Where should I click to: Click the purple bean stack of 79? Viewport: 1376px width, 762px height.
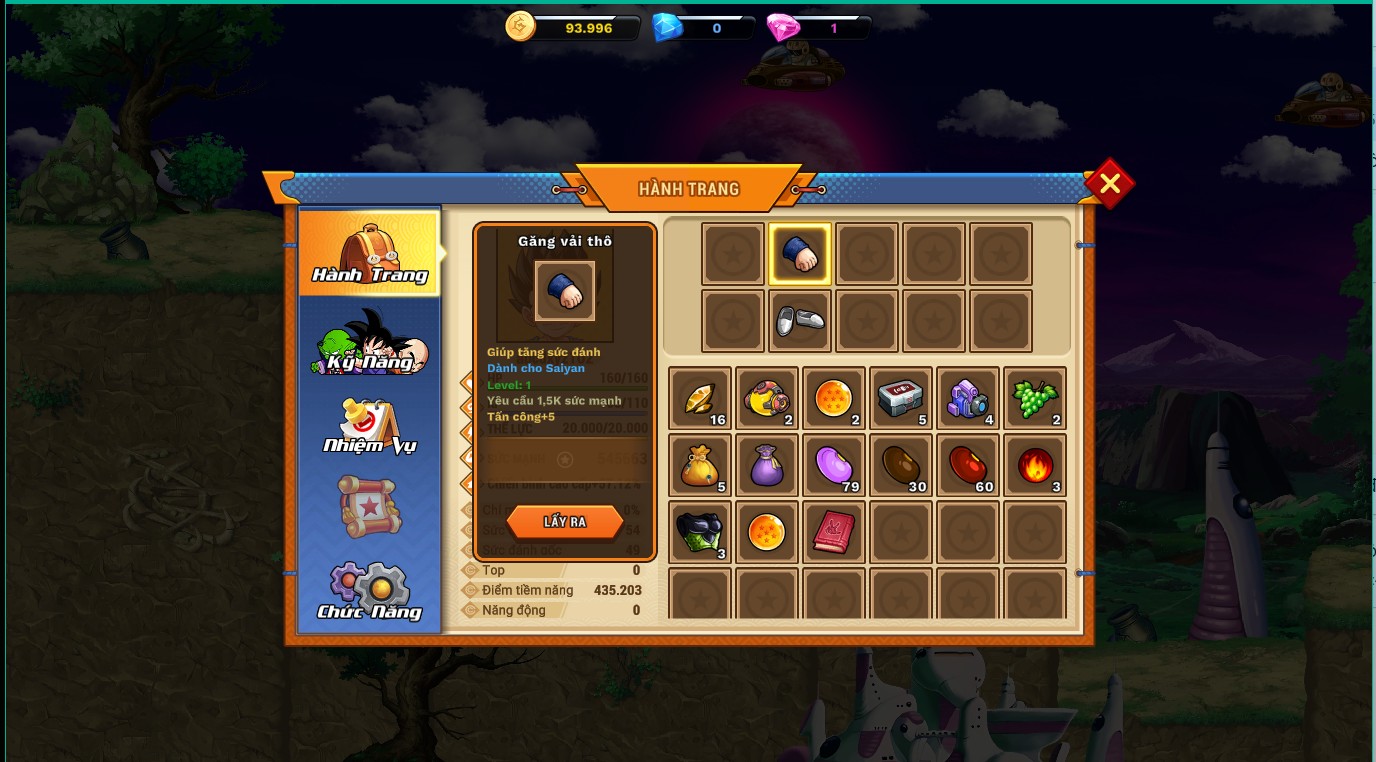click(834, 466)
